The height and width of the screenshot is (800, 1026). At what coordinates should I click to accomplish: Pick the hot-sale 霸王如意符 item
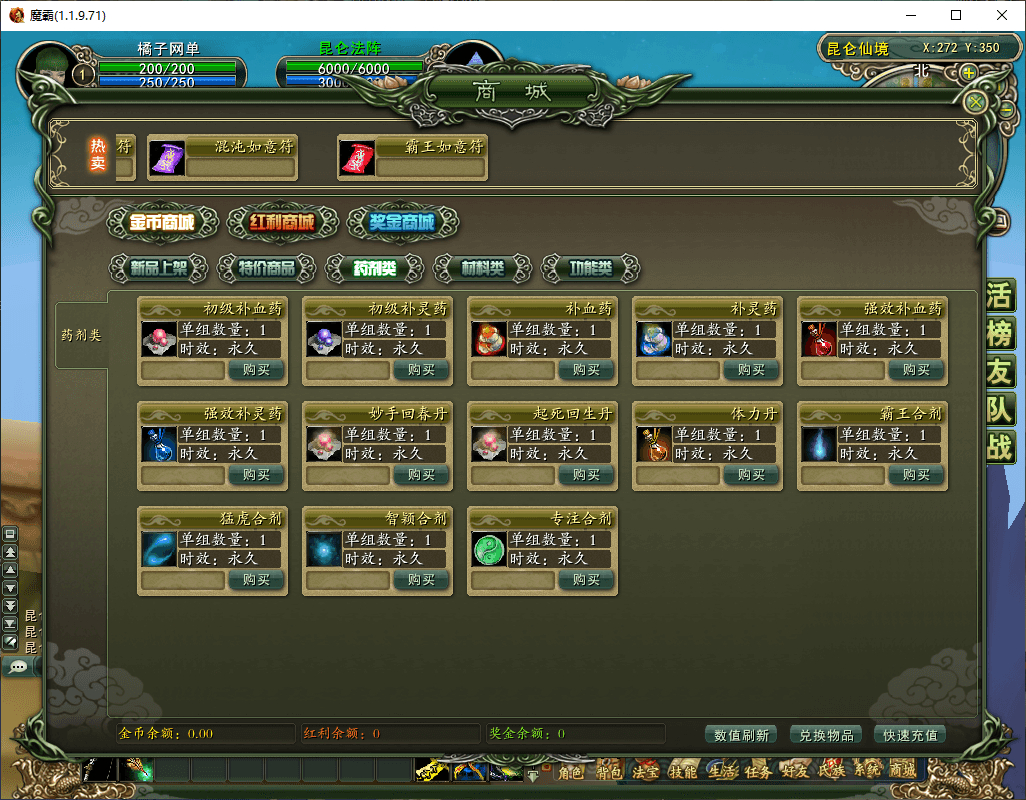coord(357,158)
